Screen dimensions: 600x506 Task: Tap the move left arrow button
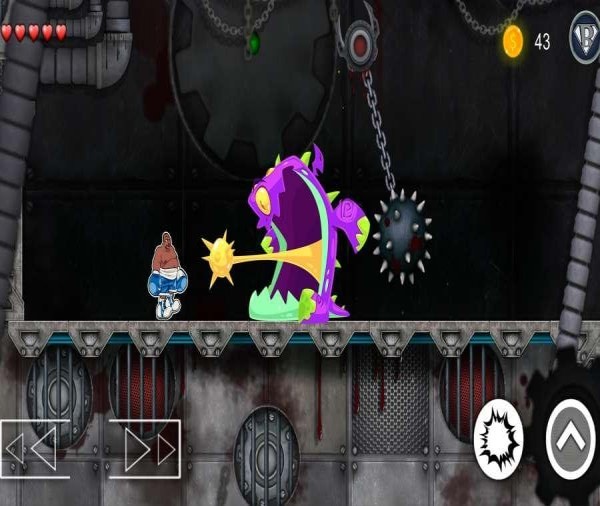[x=33, y=448]
